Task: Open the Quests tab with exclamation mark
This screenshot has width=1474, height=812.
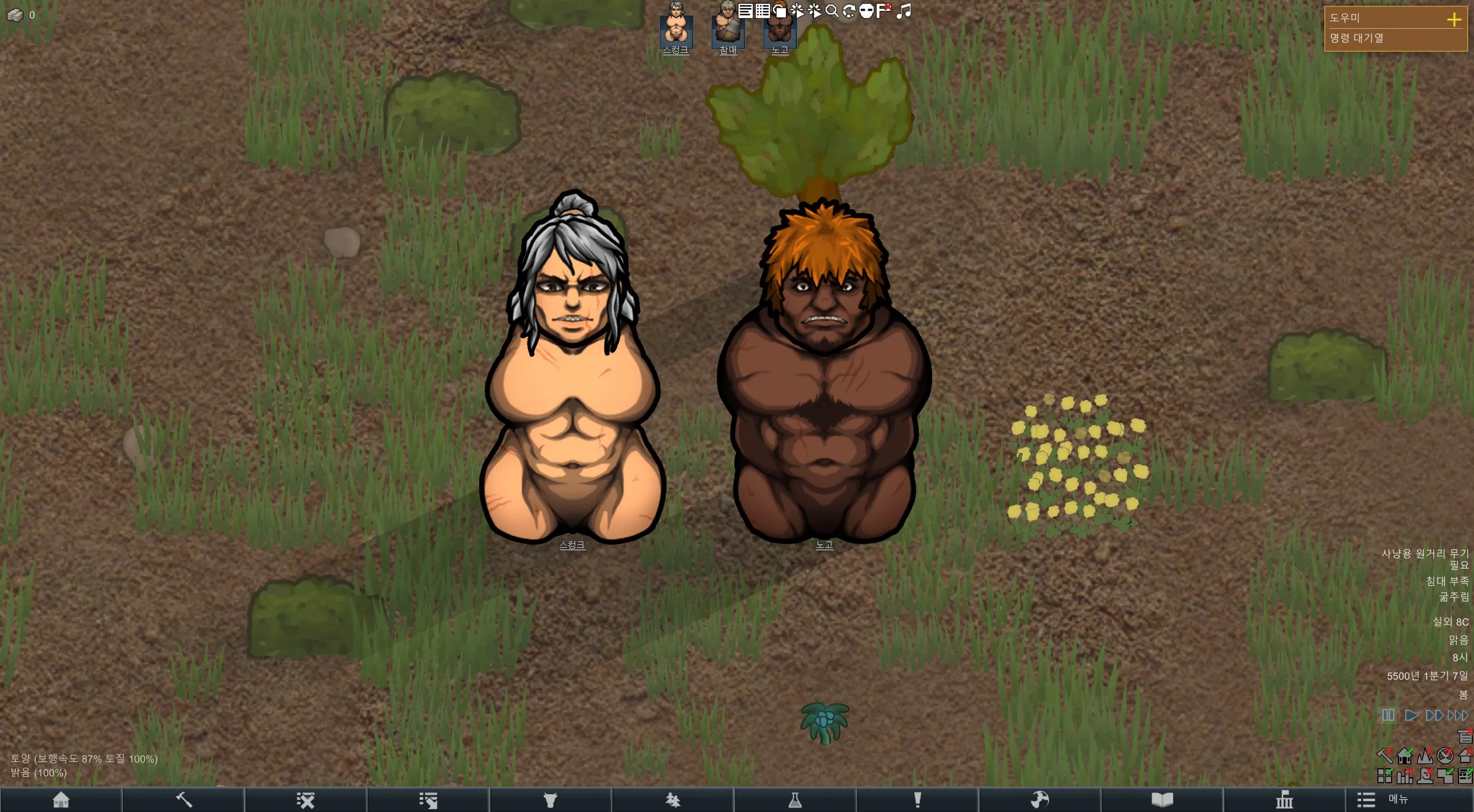Action: [x=917, y=800]
